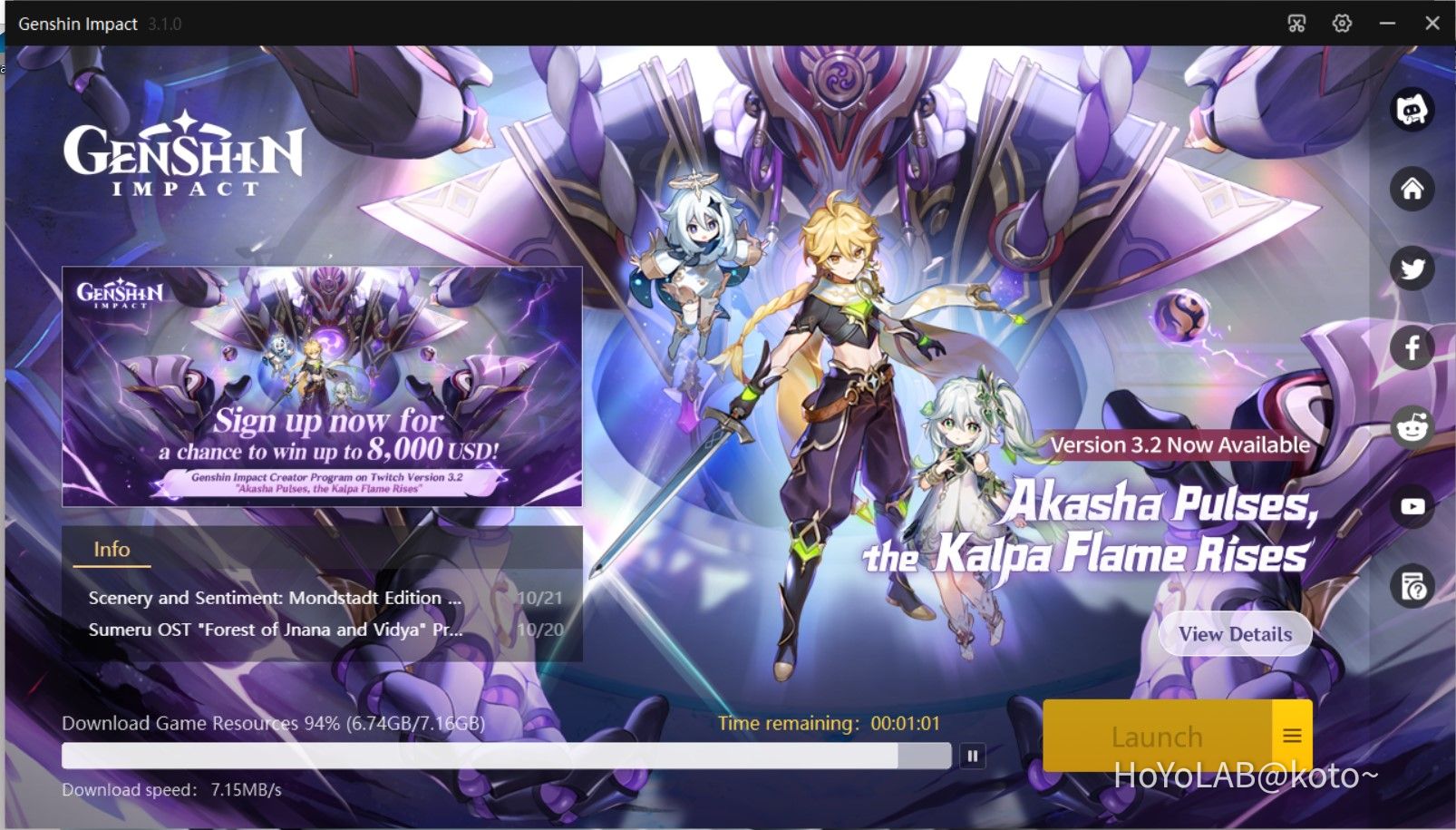Click View Details for Version 3.2
The width and height of the screenshot is (1456, 830).
click(1235, 633)
